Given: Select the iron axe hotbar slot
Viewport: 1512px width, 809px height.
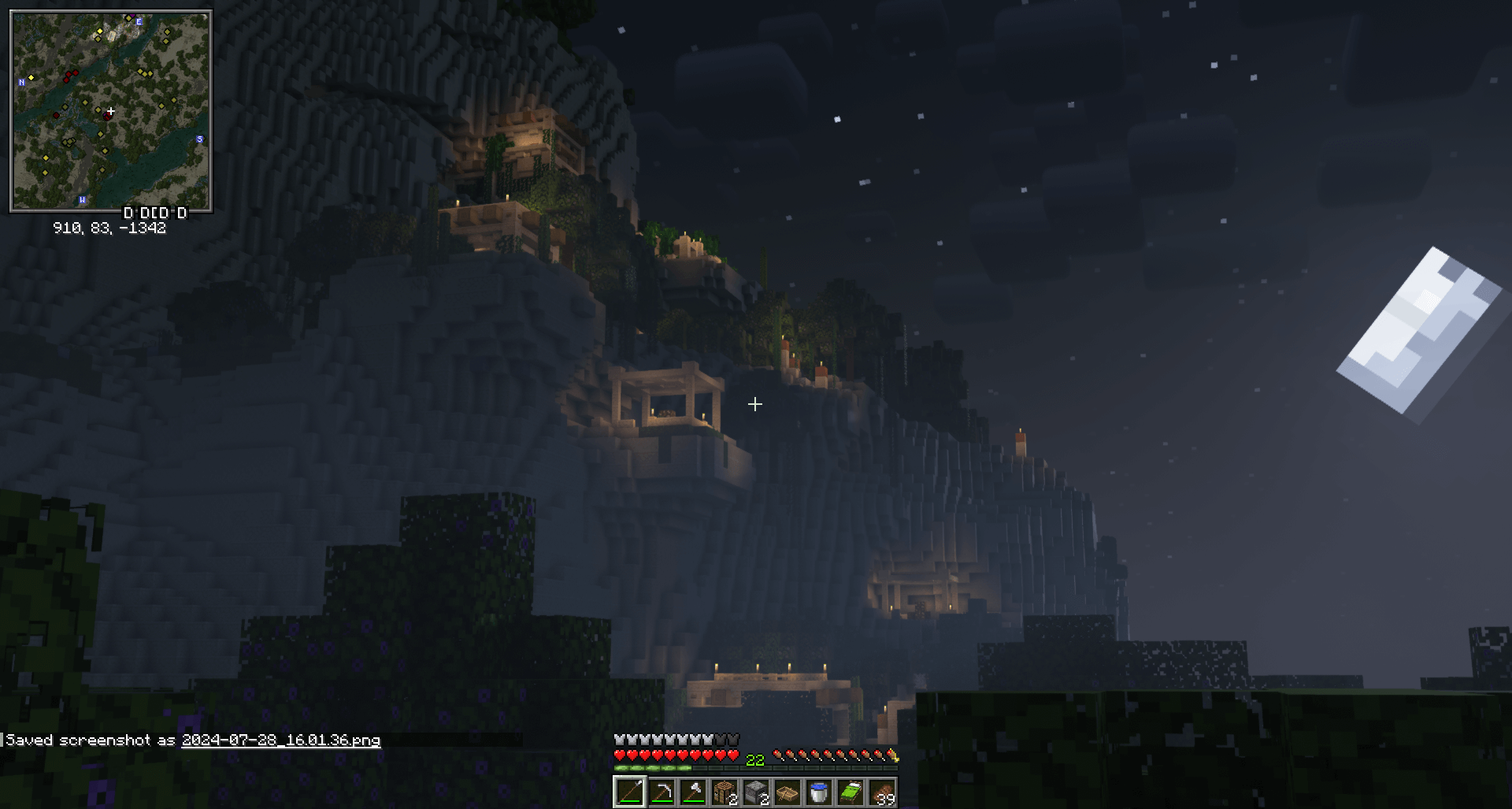Looking at the screenshot, I should 694,794.
